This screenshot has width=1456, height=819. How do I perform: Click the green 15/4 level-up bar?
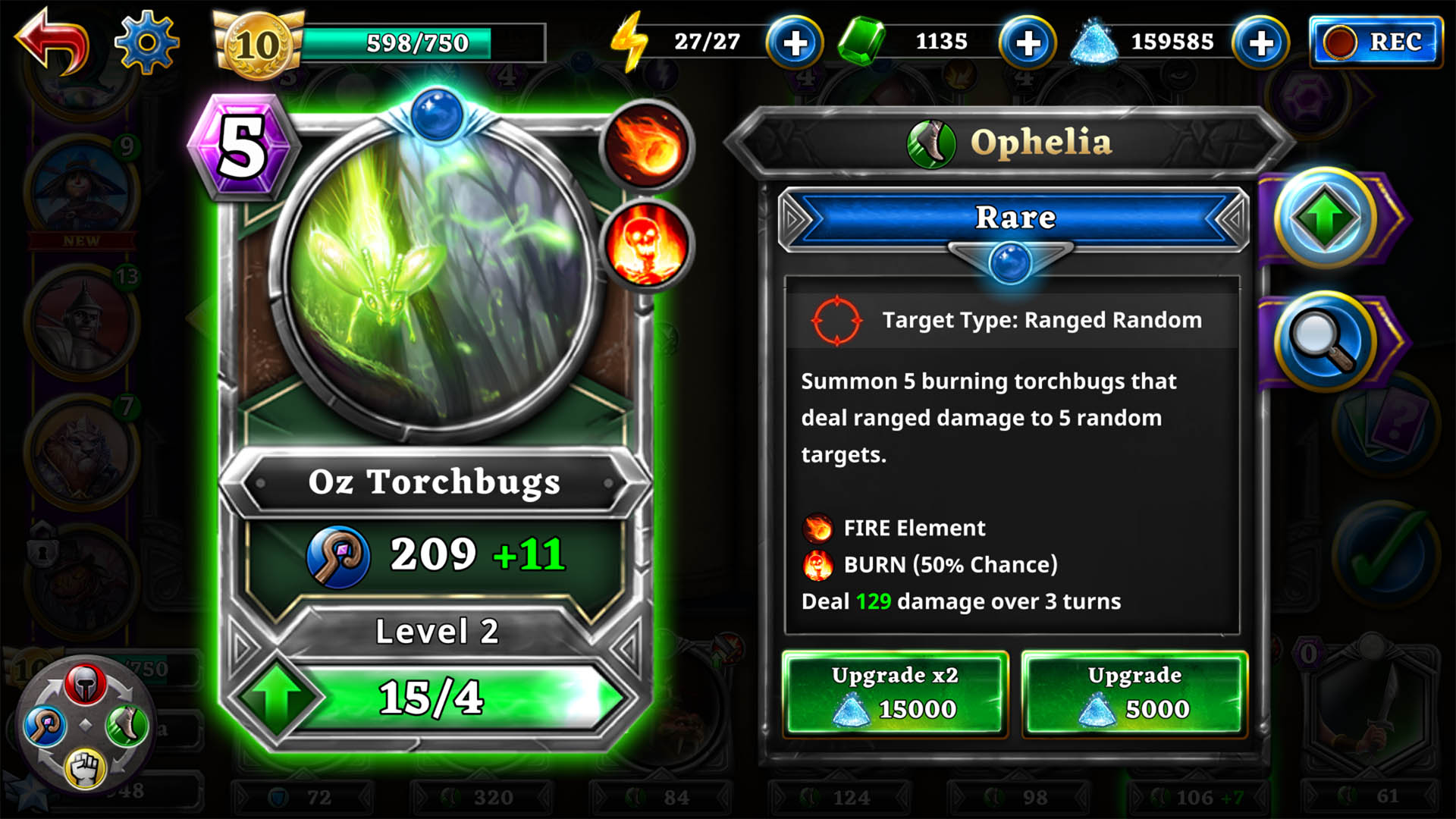[431, 698]
